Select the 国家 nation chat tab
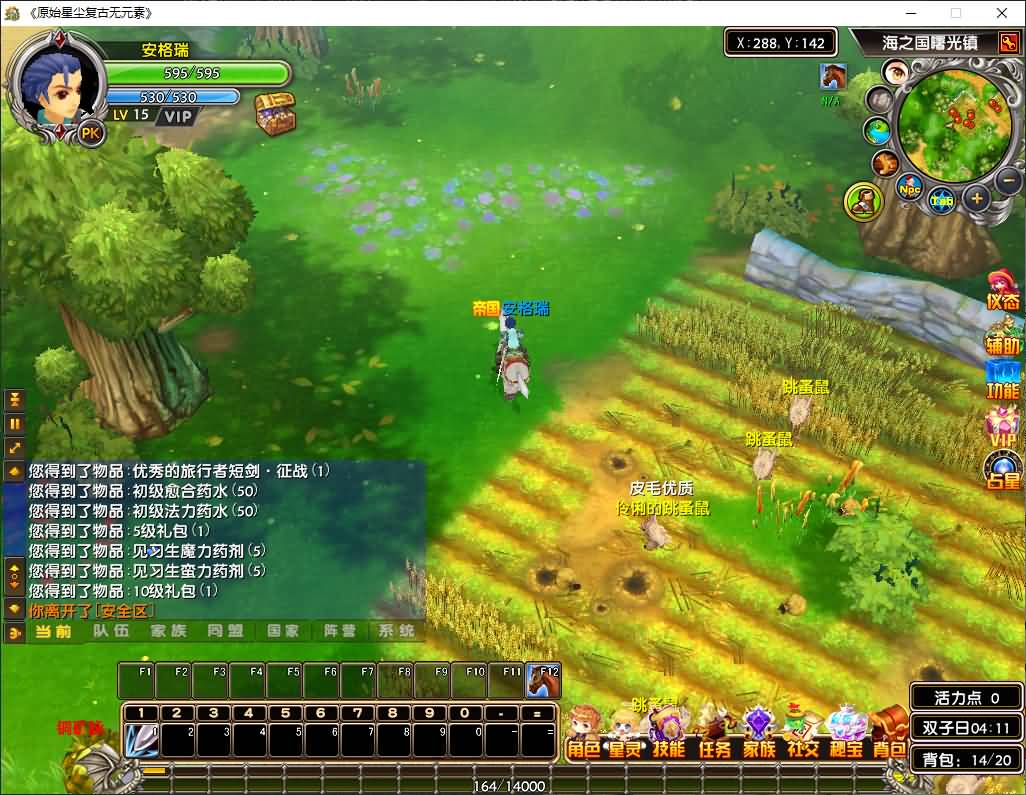Screen dimensions: 1026x795 pos(283,631)
